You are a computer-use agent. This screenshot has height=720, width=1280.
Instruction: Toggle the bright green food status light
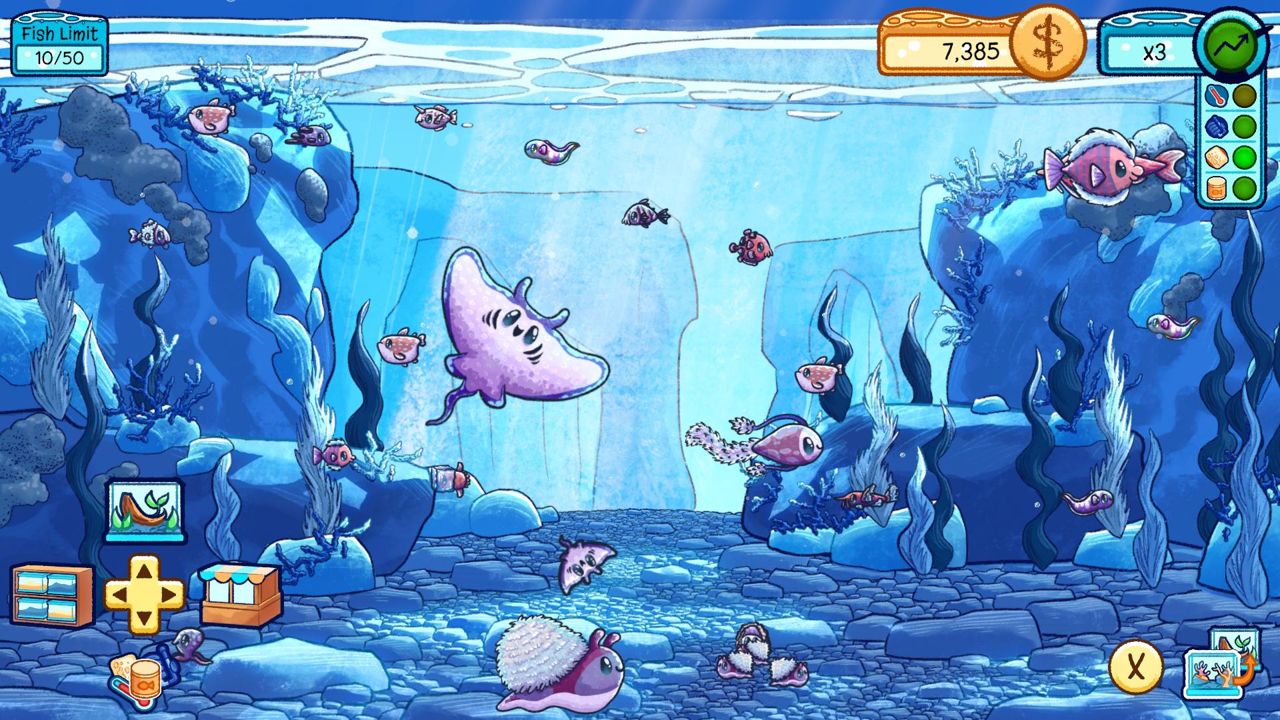[1243, 157]
